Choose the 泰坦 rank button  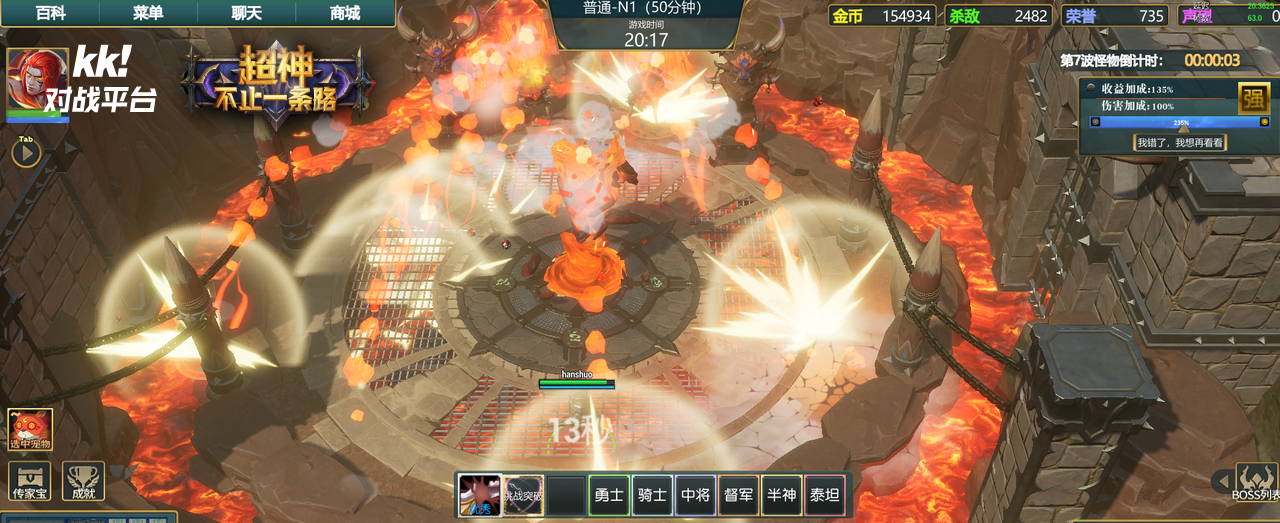(x=824, y=494)
